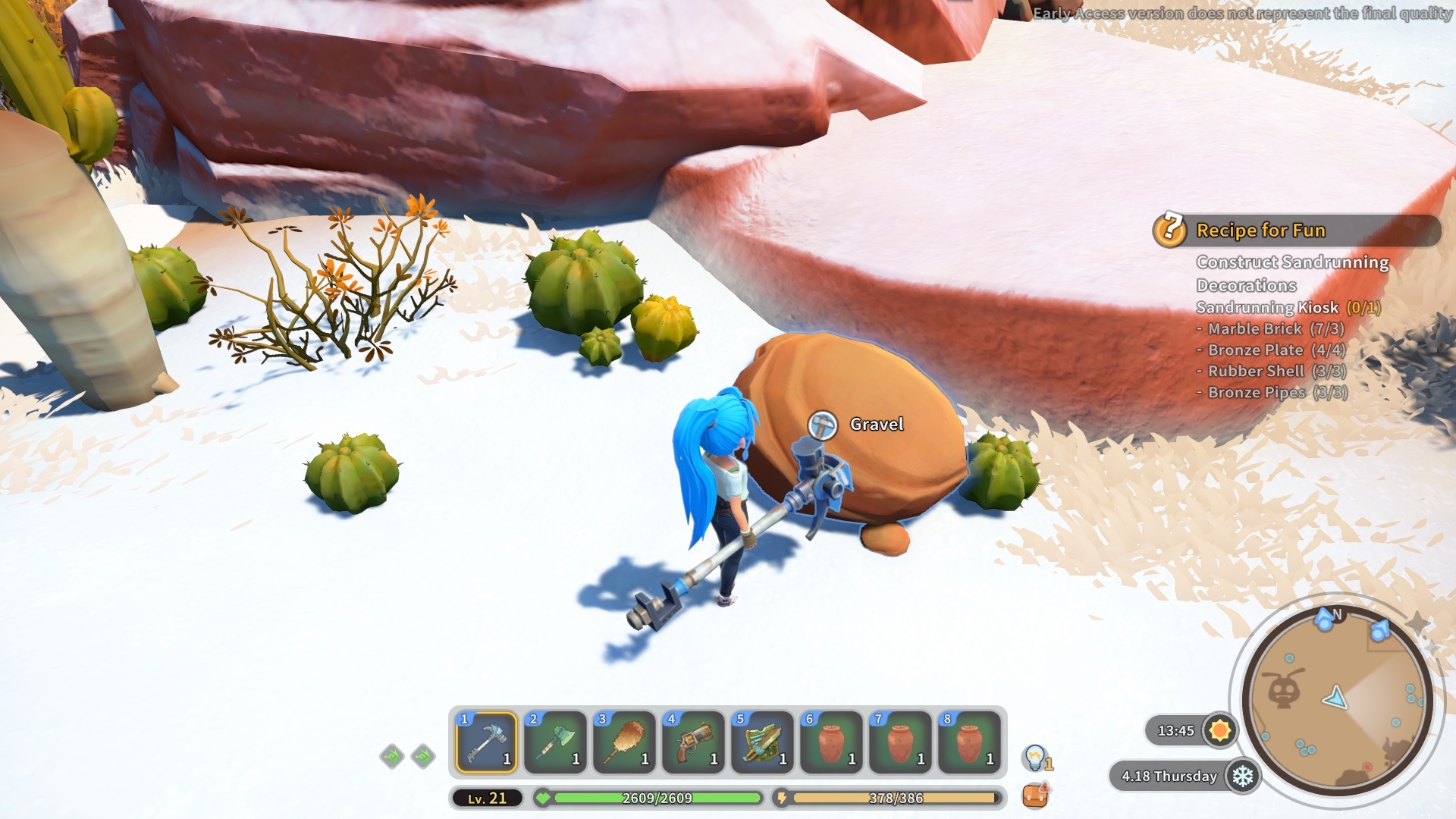The height and width of the screenshot is (819, 1456).
Task: Click the hammer icon above the Gravel rock
Action: point(821,423)
